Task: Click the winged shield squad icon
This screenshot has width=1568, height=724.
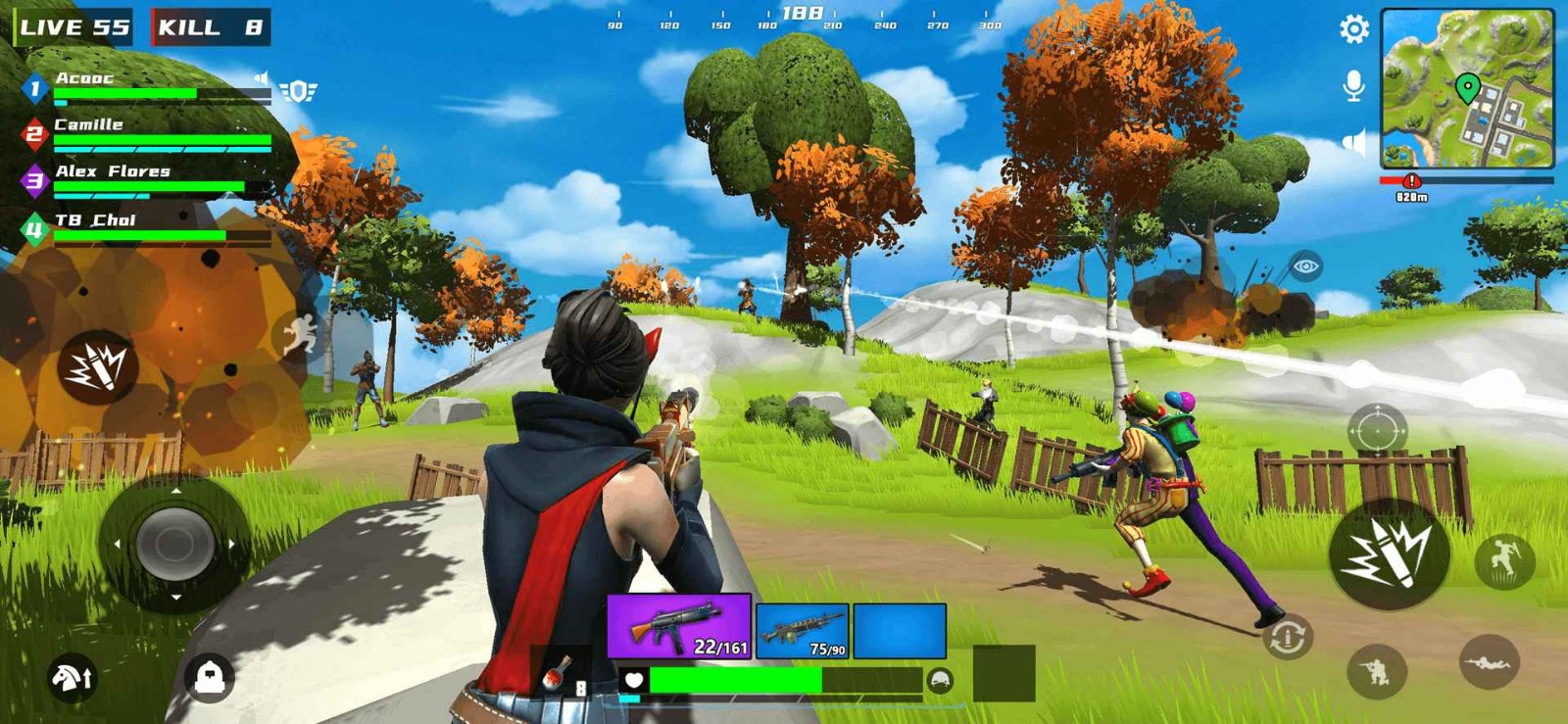Action: (299, 92)
